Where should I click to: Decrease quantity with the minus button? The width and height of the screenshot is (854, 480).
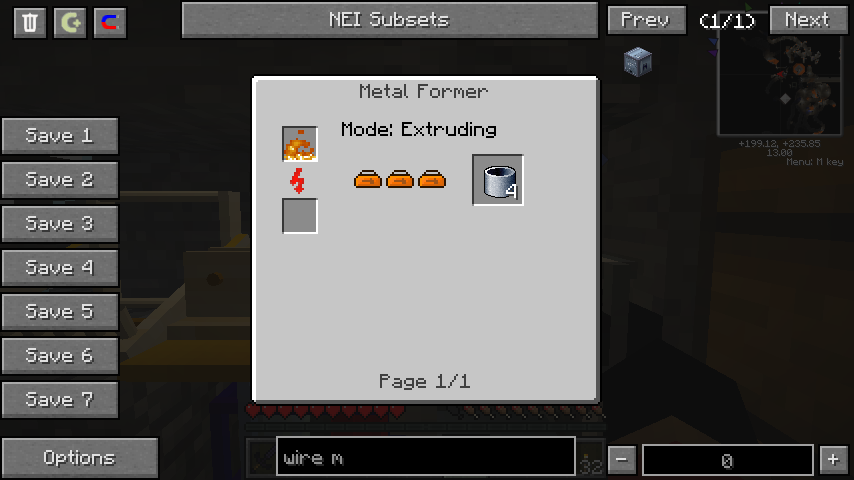click(x=622, y=460)
